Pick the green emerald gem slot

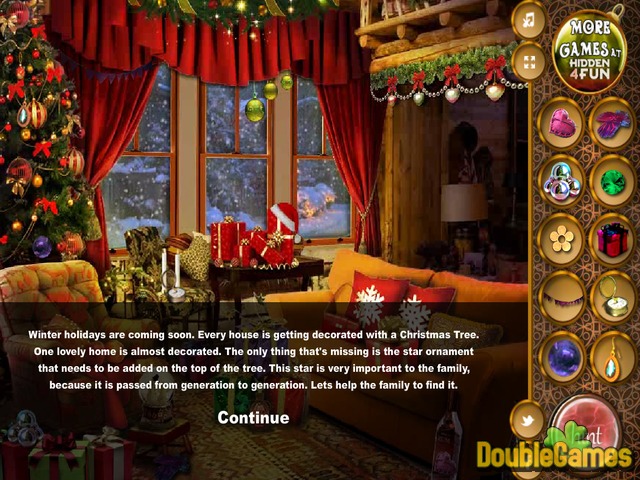[610, 181]
